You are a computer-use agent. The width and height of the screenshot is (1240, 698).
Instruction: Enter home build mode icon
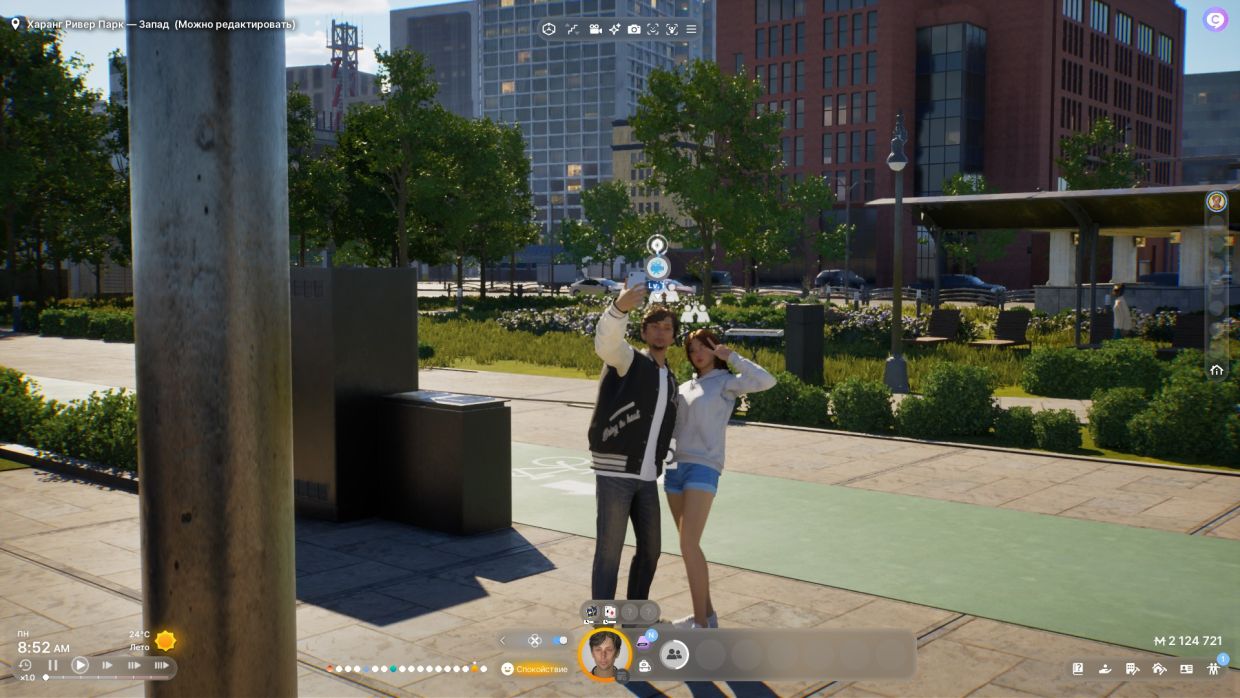pos(1159,668)
